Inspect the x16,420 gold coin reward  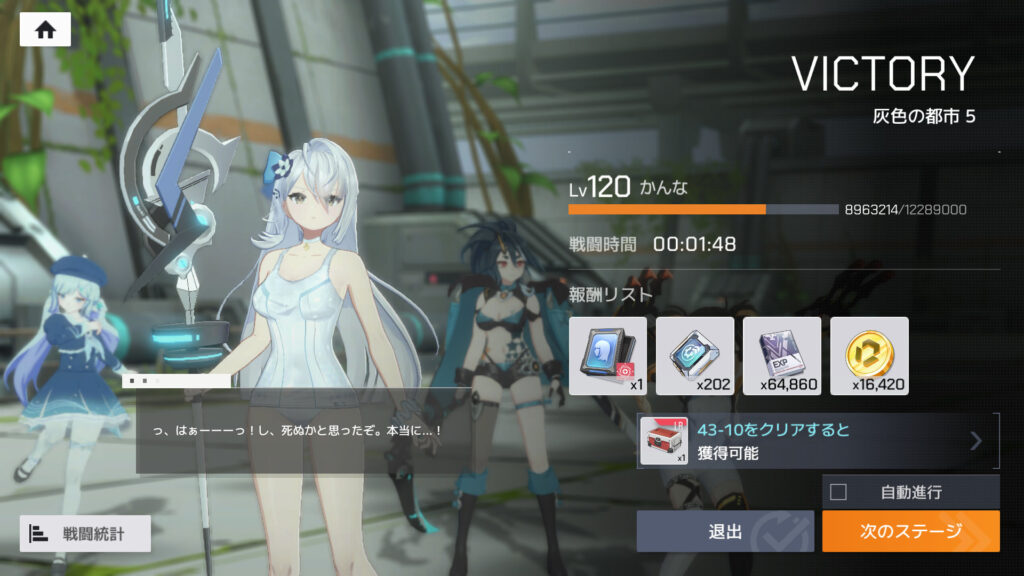tap(869, 356)
